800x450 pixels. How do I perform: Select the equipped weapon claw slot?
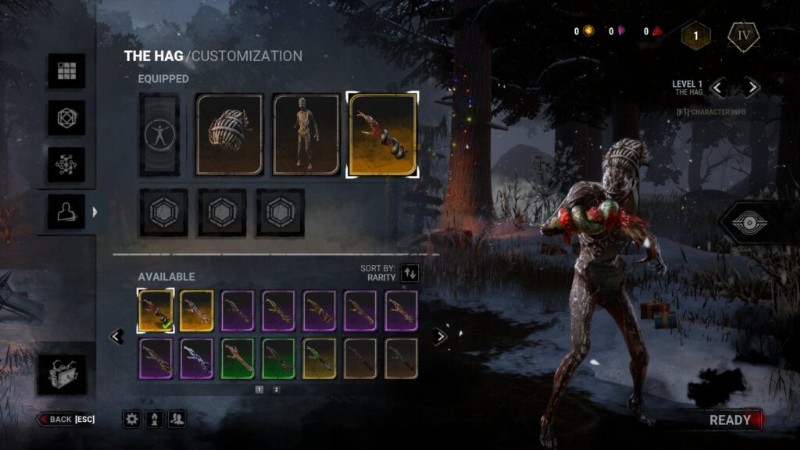382,135
